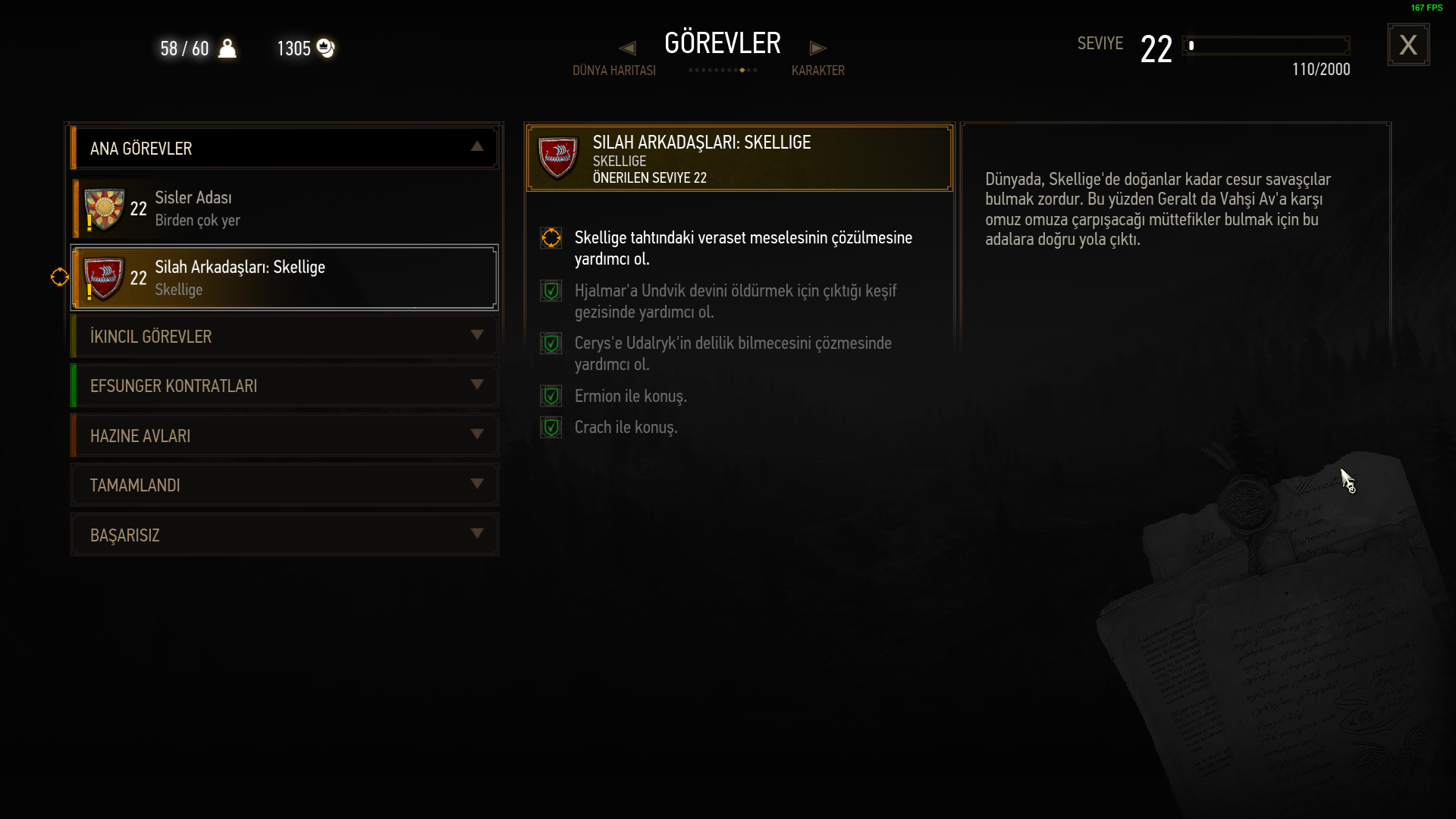
Task: Select the Skellige succession objective
Action: point(742,248)
